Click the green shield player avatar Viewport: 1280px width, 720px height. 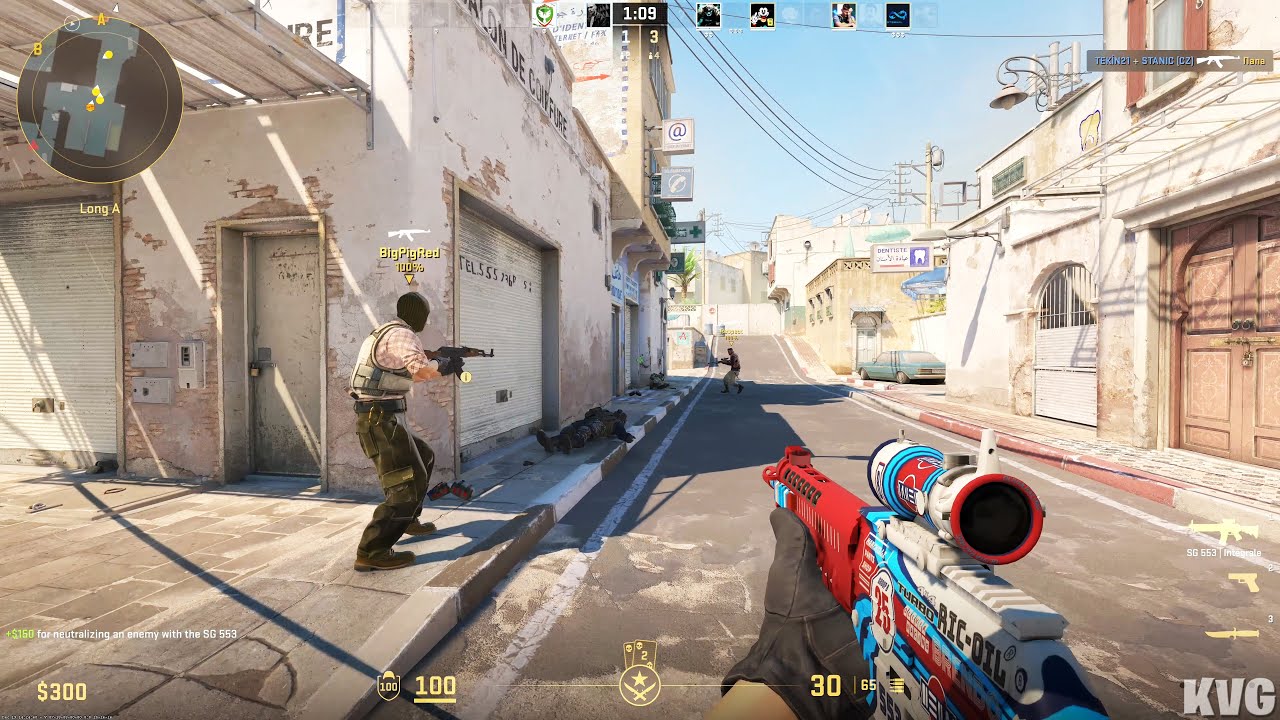pyautogui.click(x=545, y=15)
